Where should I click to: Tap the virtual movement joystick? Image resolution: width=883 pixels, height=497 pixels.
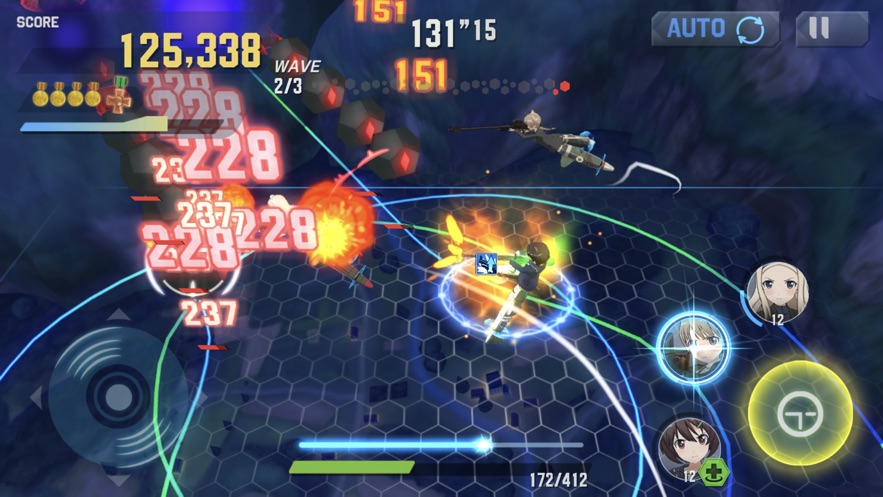point(118,396)
